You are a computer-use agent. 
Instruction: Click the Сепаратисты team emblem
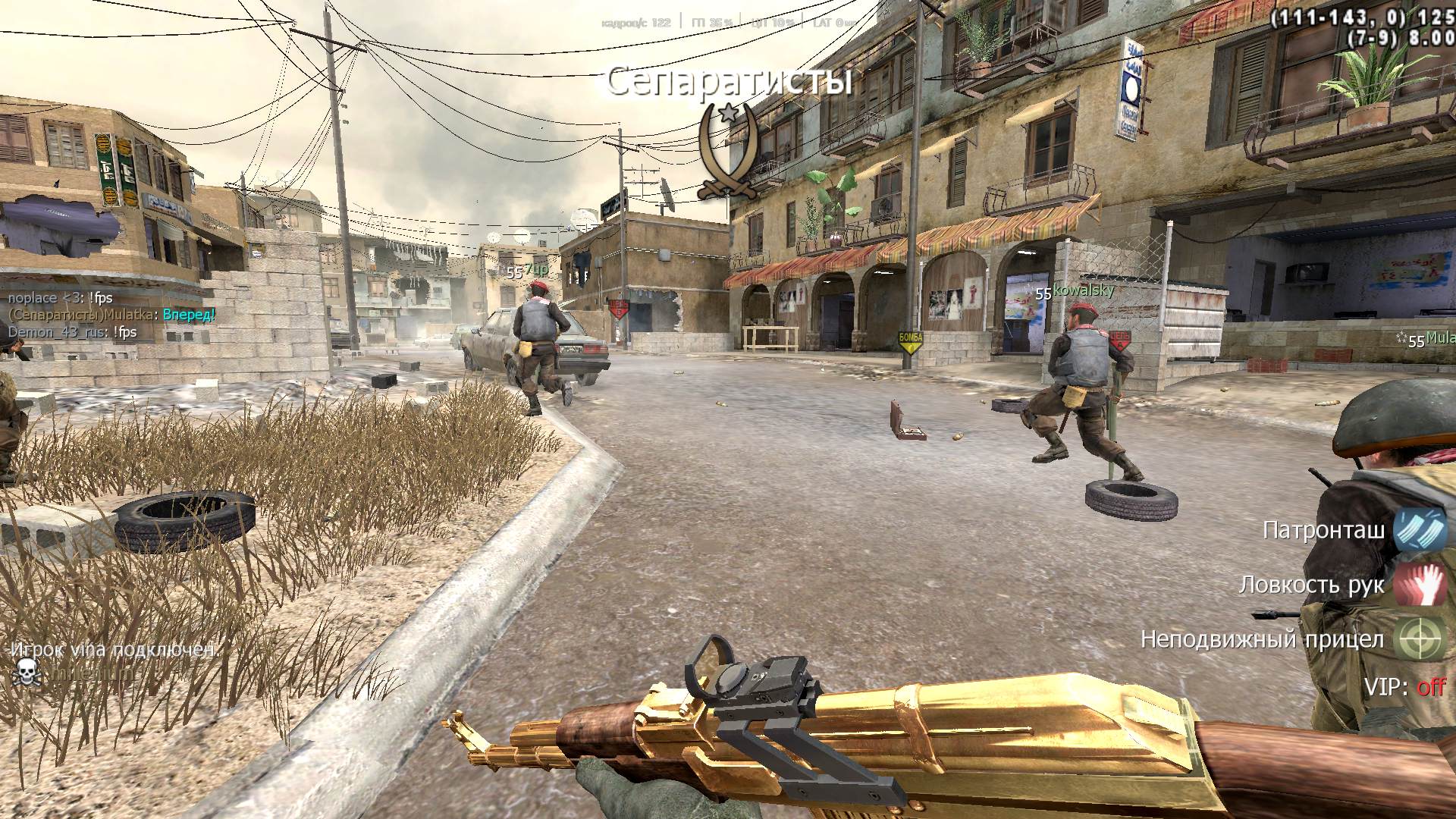(x=727, y=153)
